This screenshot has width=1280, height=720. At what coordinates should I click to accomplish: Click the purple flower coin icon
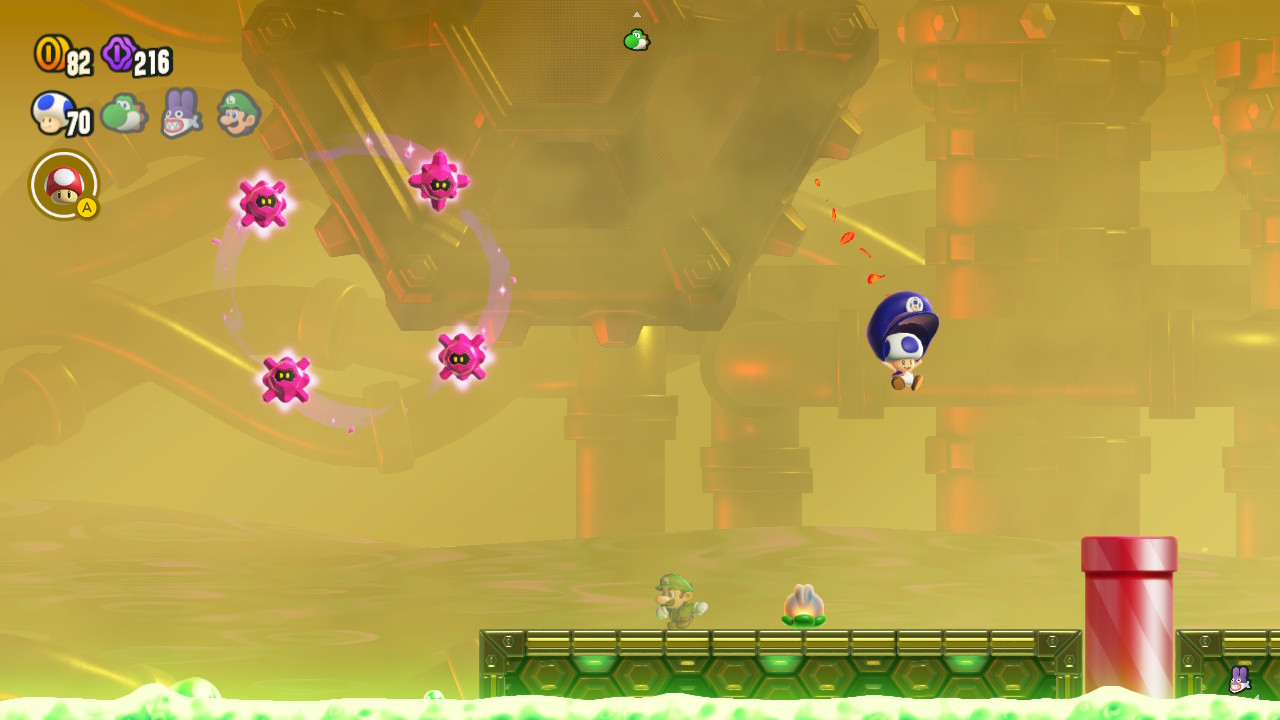click(119, 53)
